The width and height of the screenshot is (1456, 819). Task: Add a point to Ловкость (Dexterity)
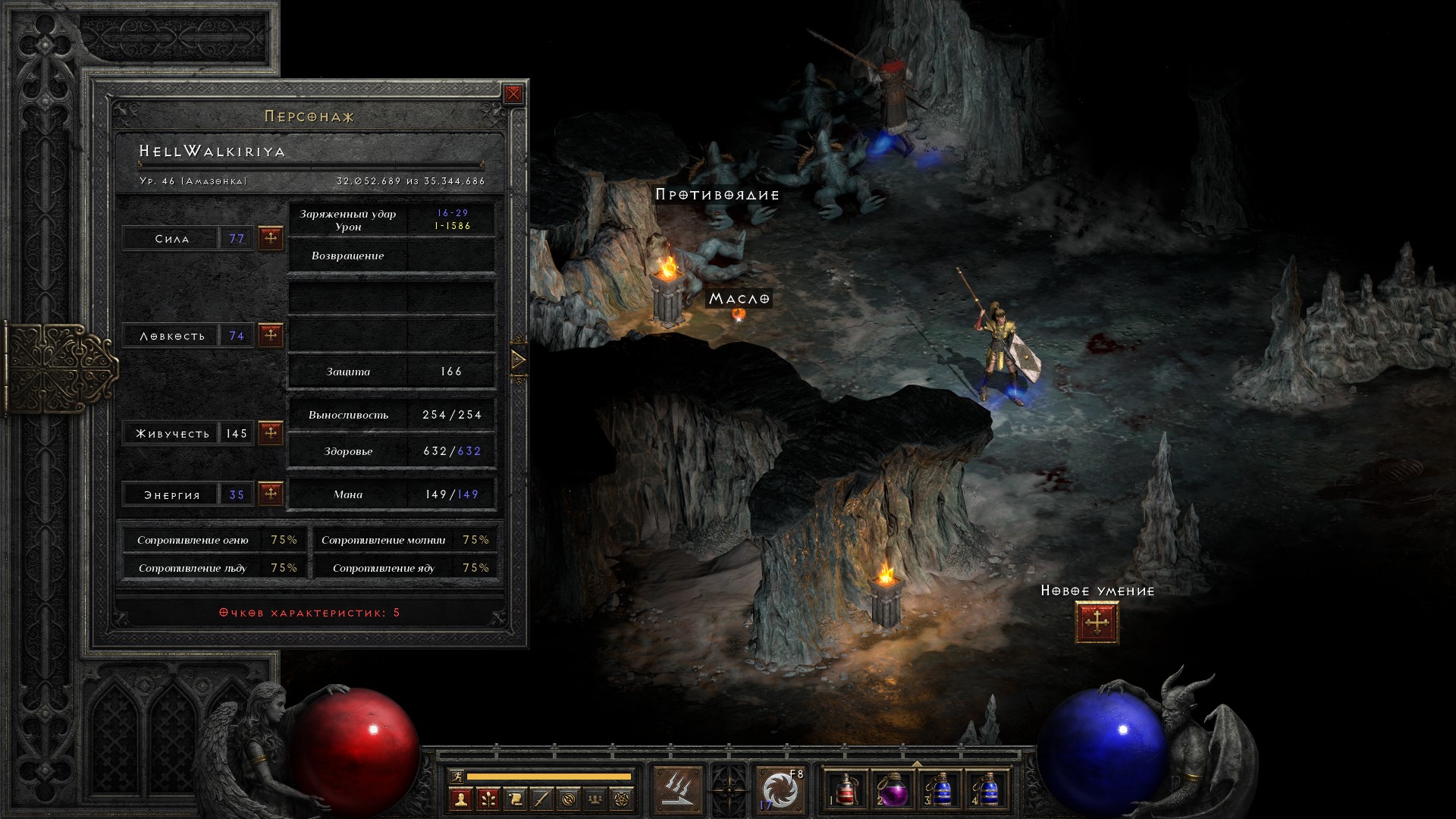(x=271, y=334)
